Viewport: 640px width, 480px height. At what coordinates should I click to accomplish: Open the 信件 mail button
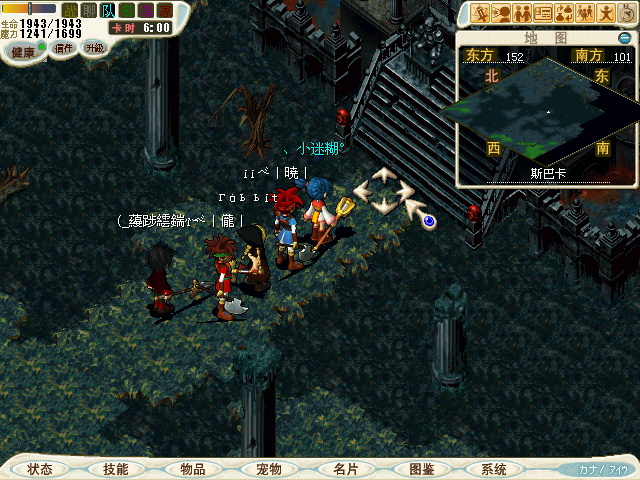(64, 47)
